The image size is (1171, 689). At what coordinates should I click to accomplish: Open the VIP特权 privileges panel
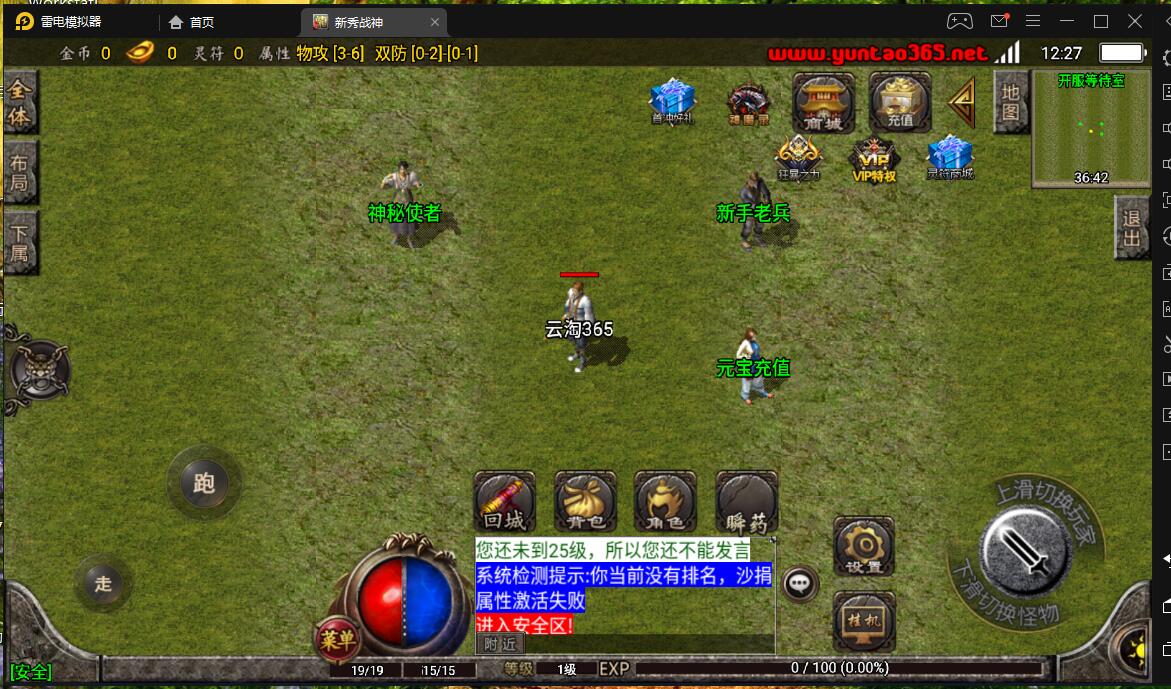click(x=873, y=160)
